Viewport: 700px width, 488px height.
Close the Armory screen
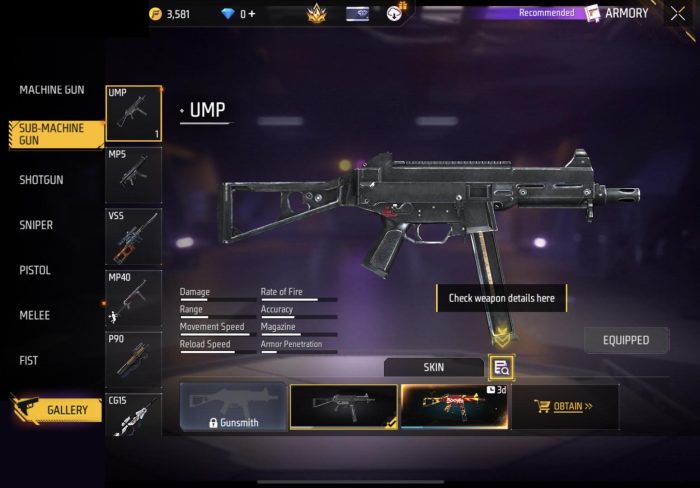point(678,14)
